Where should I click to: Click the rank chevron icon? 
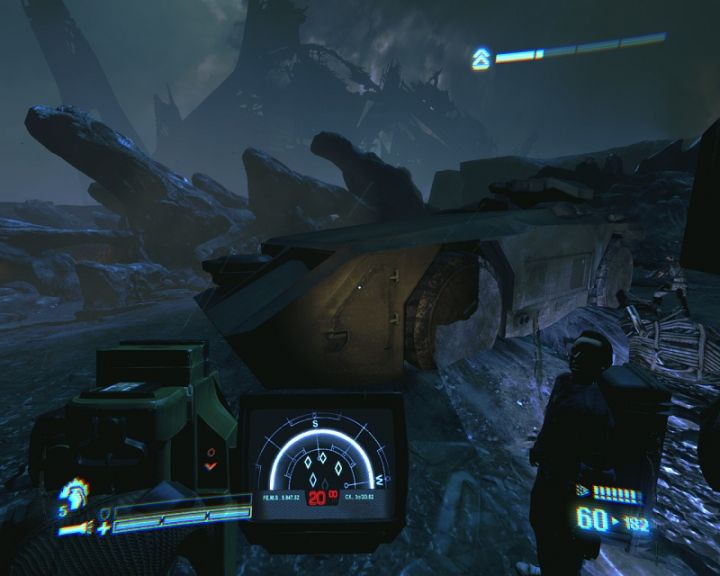coord(481,59)
